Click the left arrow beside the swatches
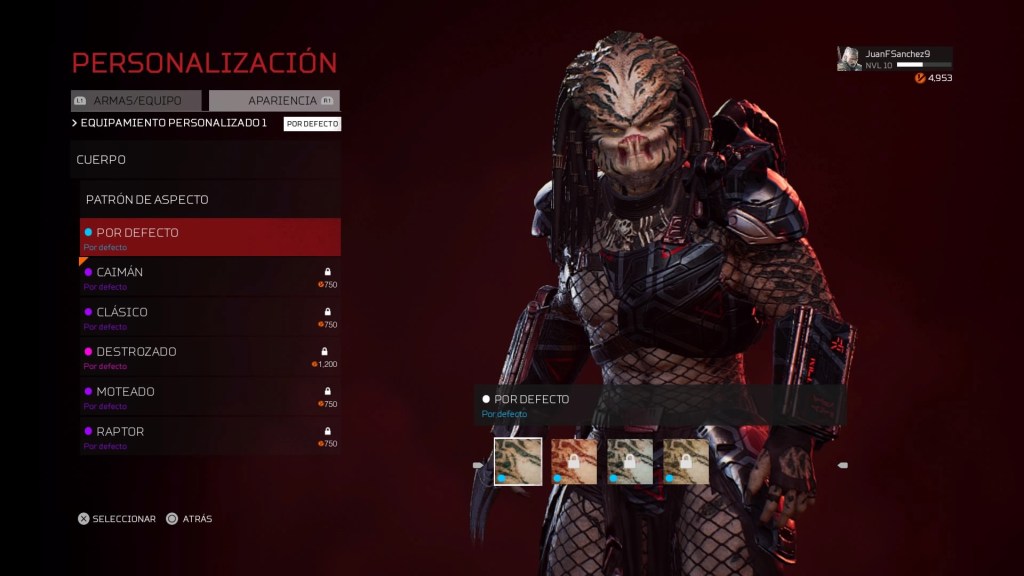1024x576 pixels. (478, 465)
